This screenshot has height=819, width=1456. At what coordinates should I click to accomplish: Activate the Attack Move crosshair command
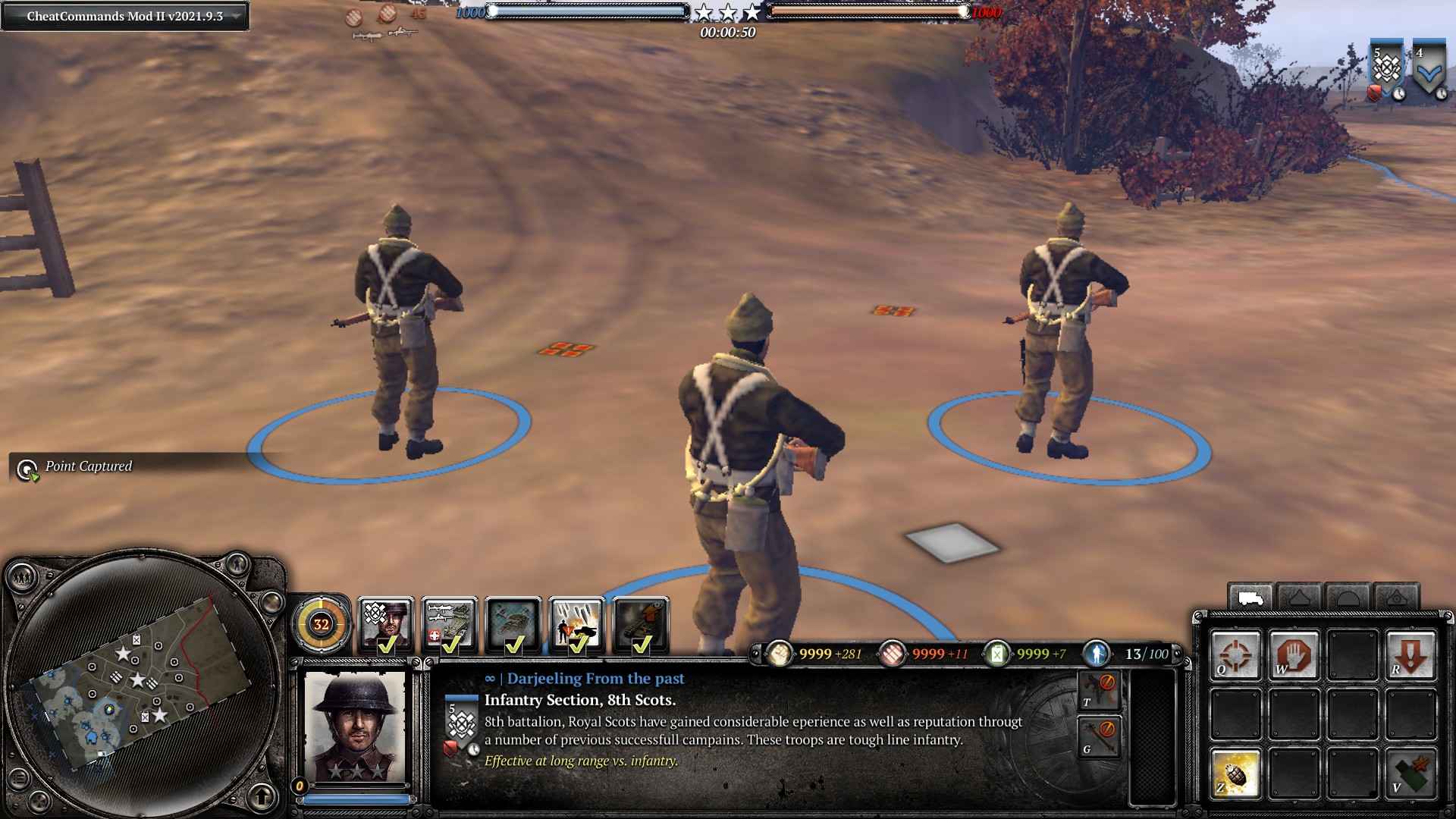(x=1235, y=654)
